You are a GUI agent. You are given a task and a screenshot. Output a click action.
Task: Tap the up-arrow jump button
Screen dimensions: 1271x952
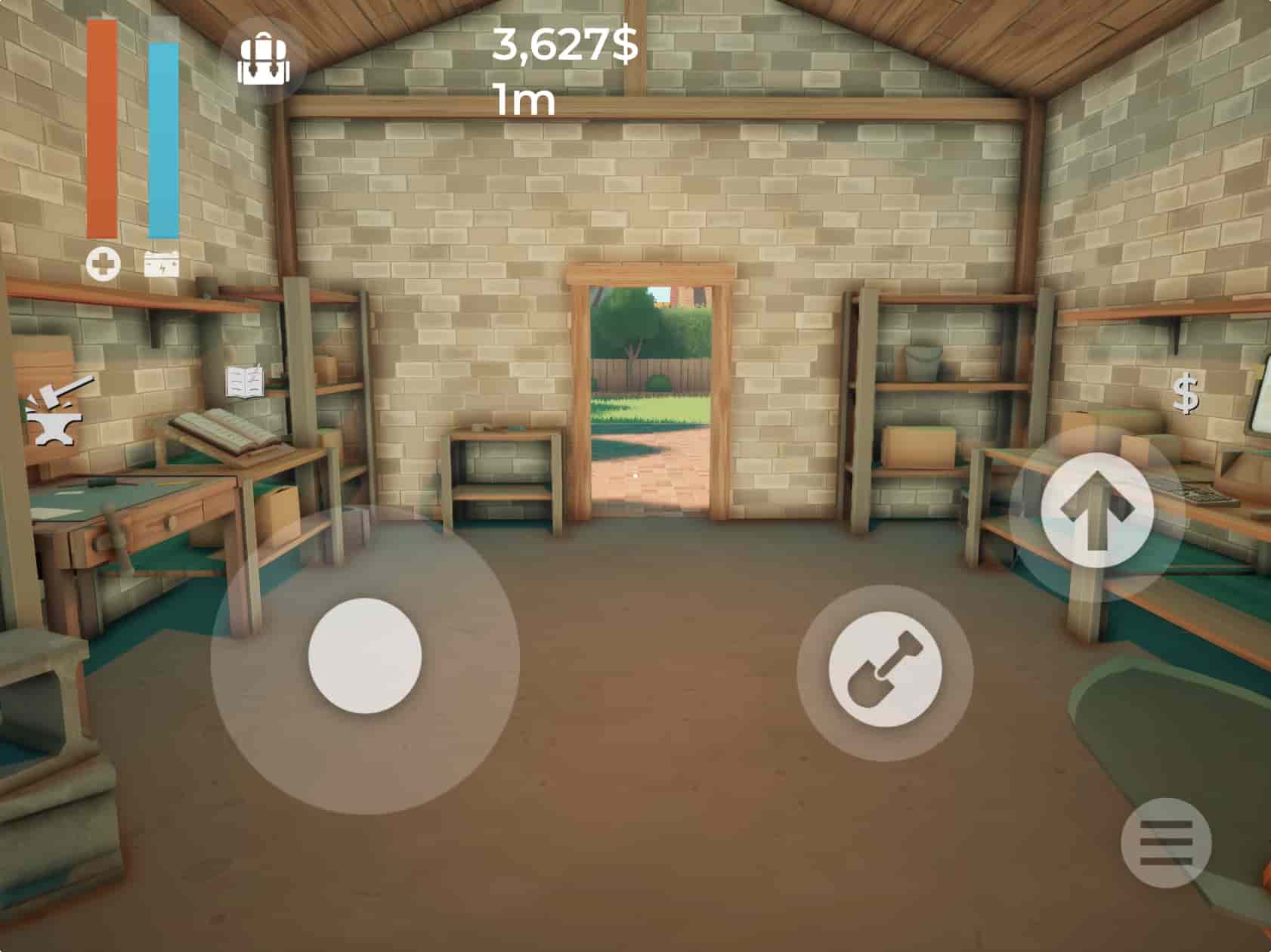coord(1096,512)
